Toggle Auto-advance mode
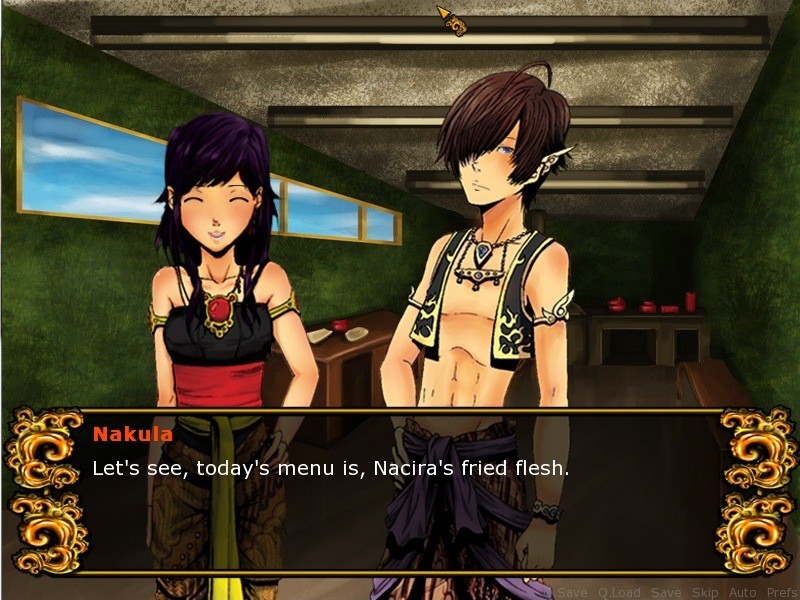The height and width of the screenshot is (600, 800). click(743, 593)
